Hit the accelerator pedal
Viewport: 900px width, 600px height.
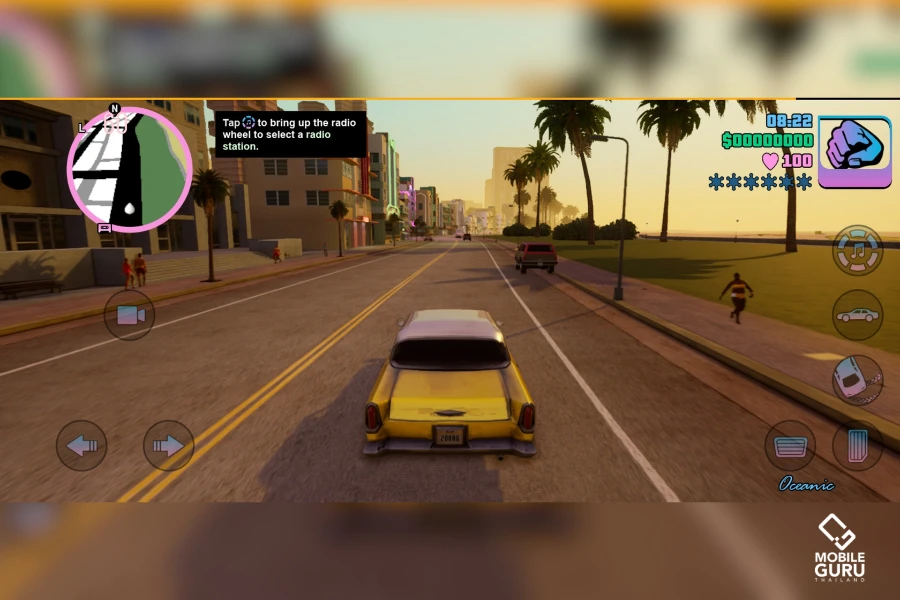click(x=857, y=445)
